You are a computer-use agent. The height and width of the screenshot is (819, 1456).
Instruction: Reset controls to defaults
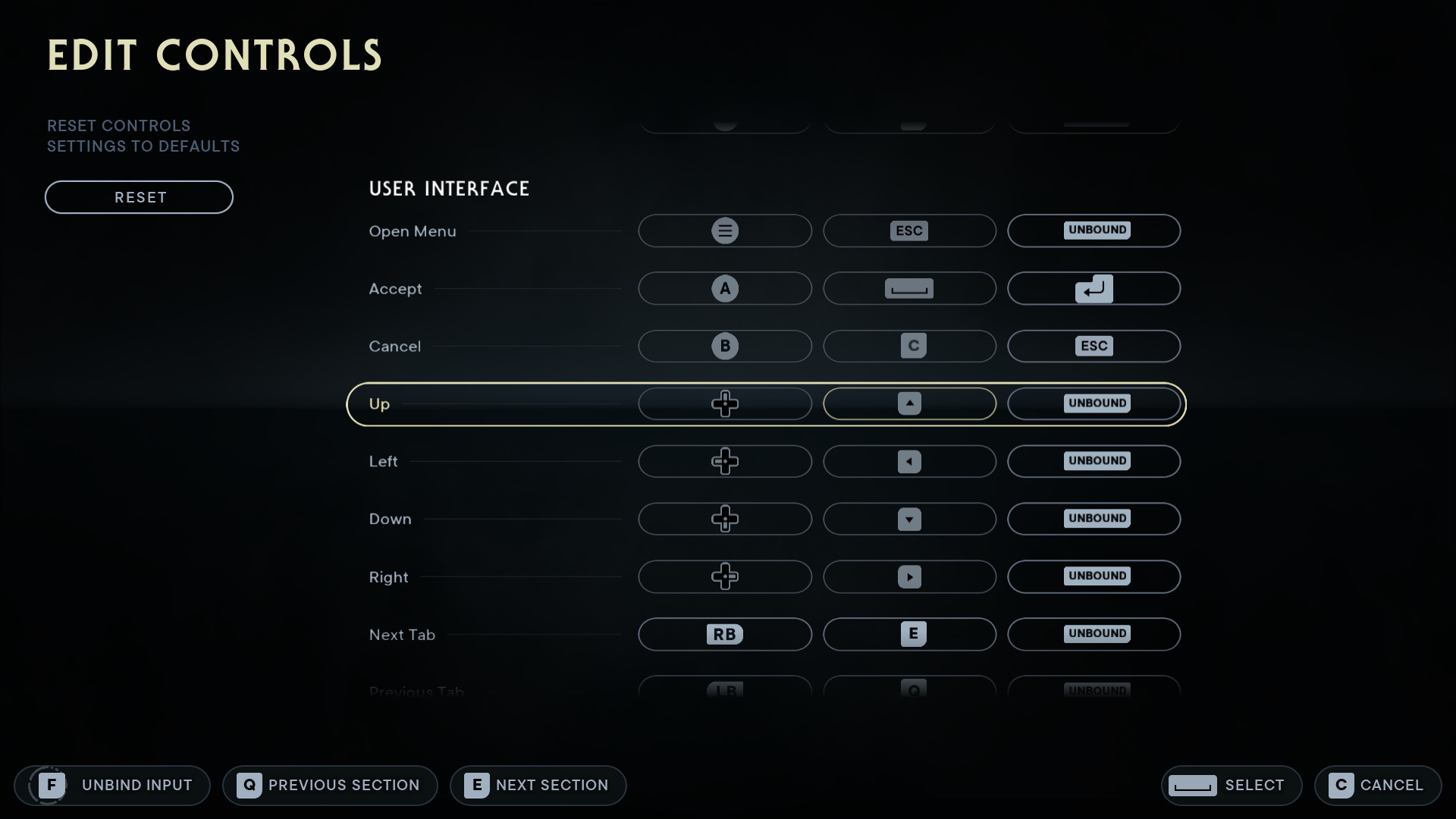pyautogui.click(x=139, y=197)
